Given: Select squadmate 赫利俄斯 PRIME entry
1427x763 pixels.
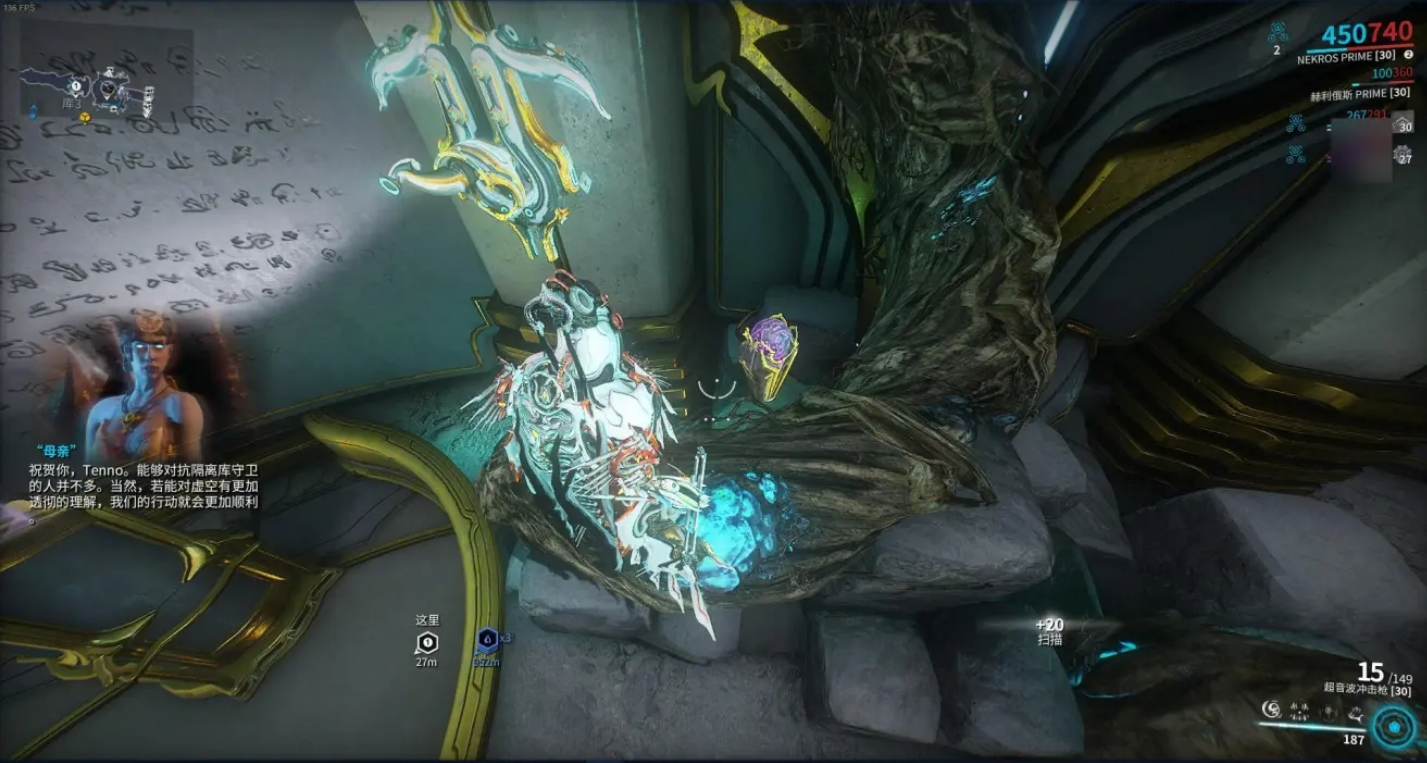Looking at the screenshot, I should (1361, 94).
